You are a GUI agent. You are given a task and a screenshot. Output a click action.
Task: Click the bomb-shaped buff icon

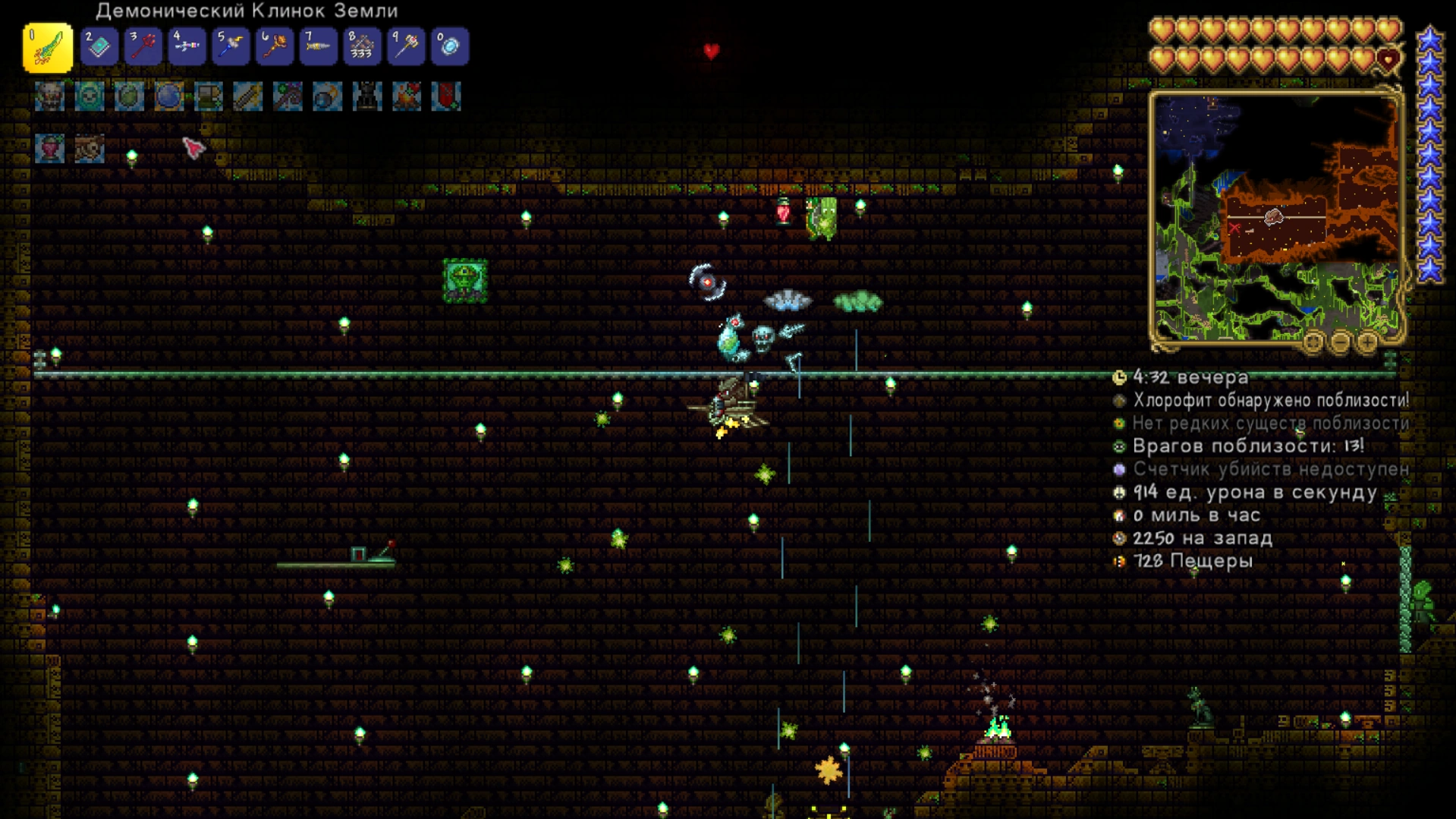click(x=328, y=97)
